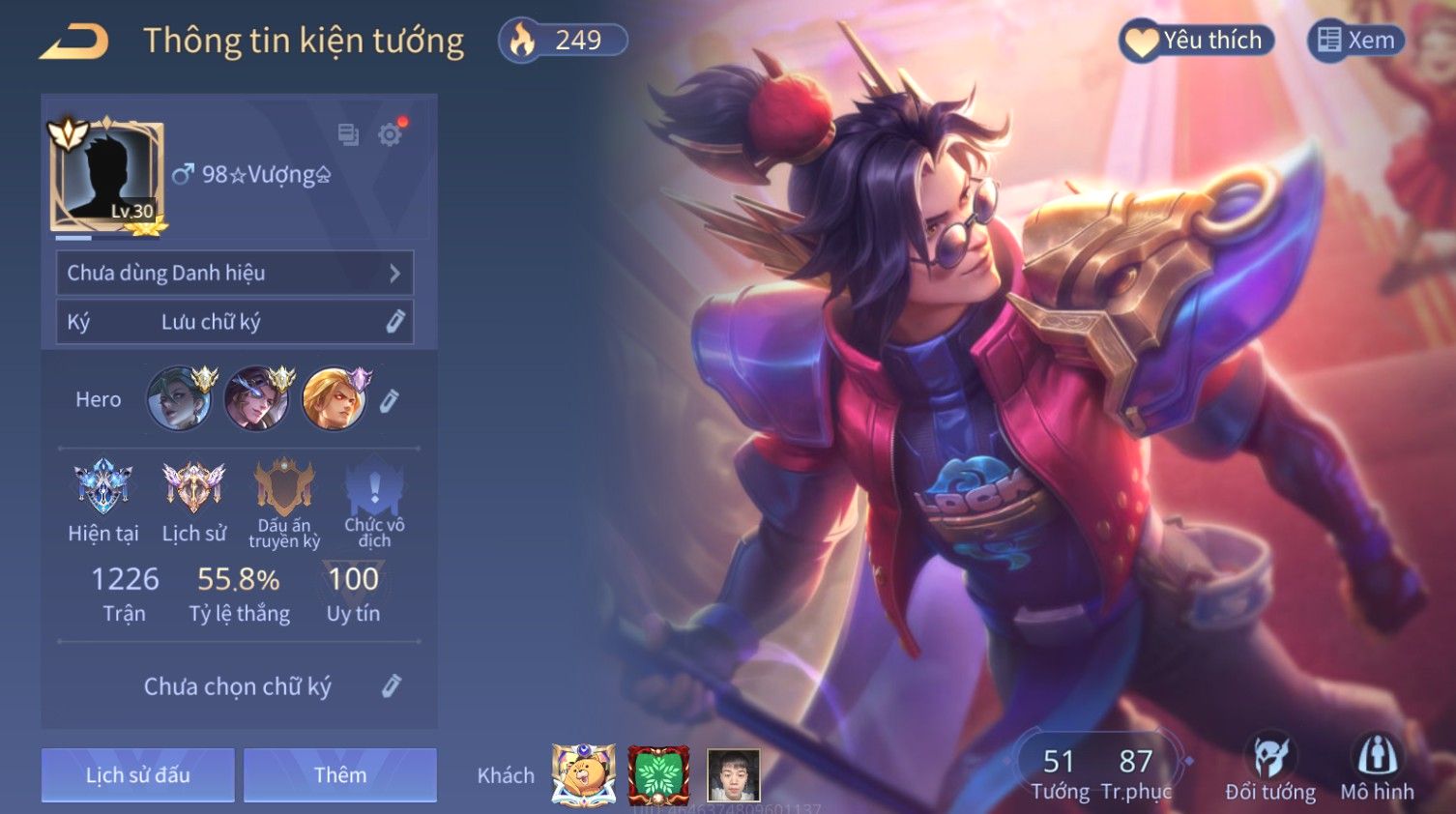Click the Xem view button
1456x814 pixels.
coord(1355,41)
